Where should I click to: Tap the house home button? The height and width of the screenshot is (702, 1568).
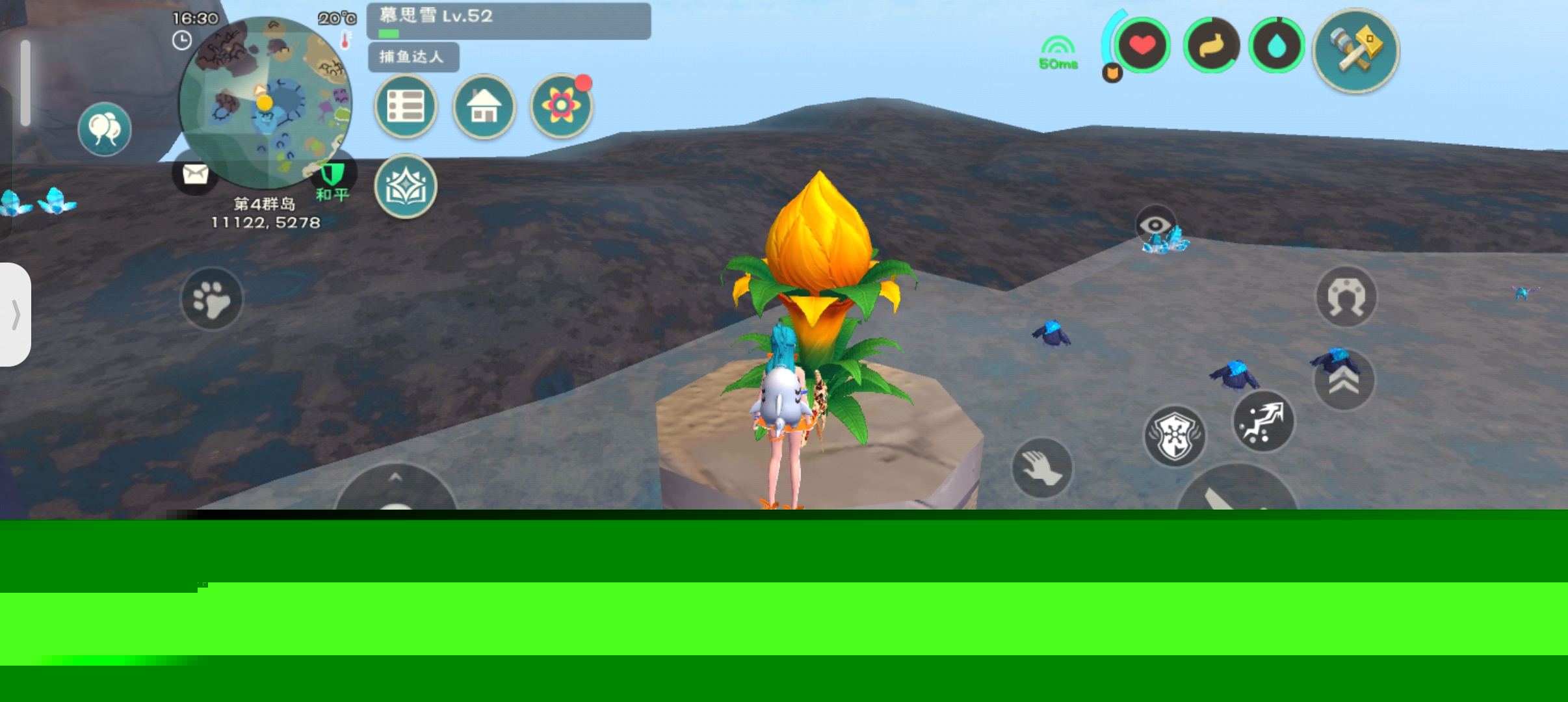[484, 107]
